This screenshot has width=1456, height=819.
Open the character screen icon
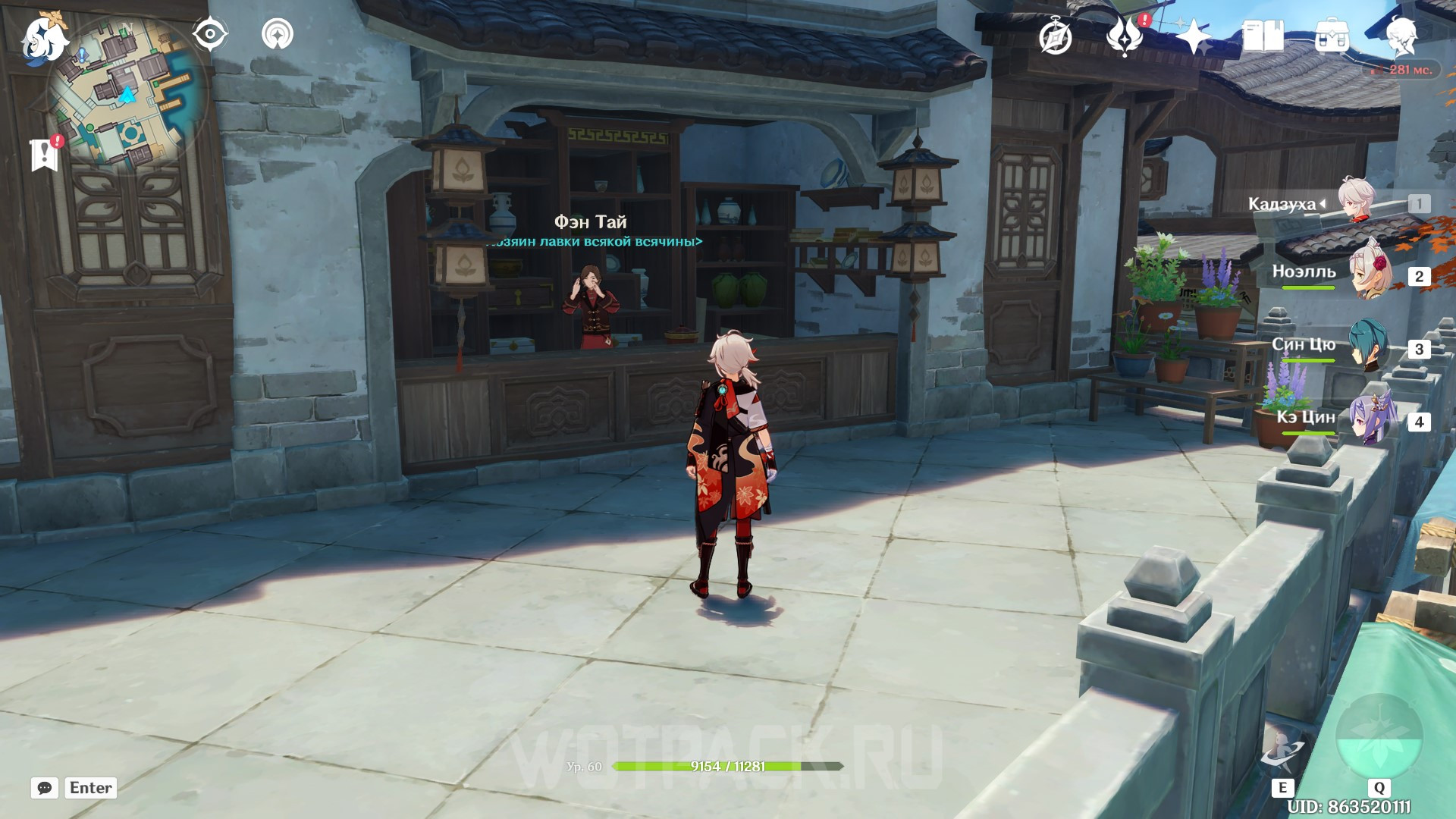[1401, 36]
